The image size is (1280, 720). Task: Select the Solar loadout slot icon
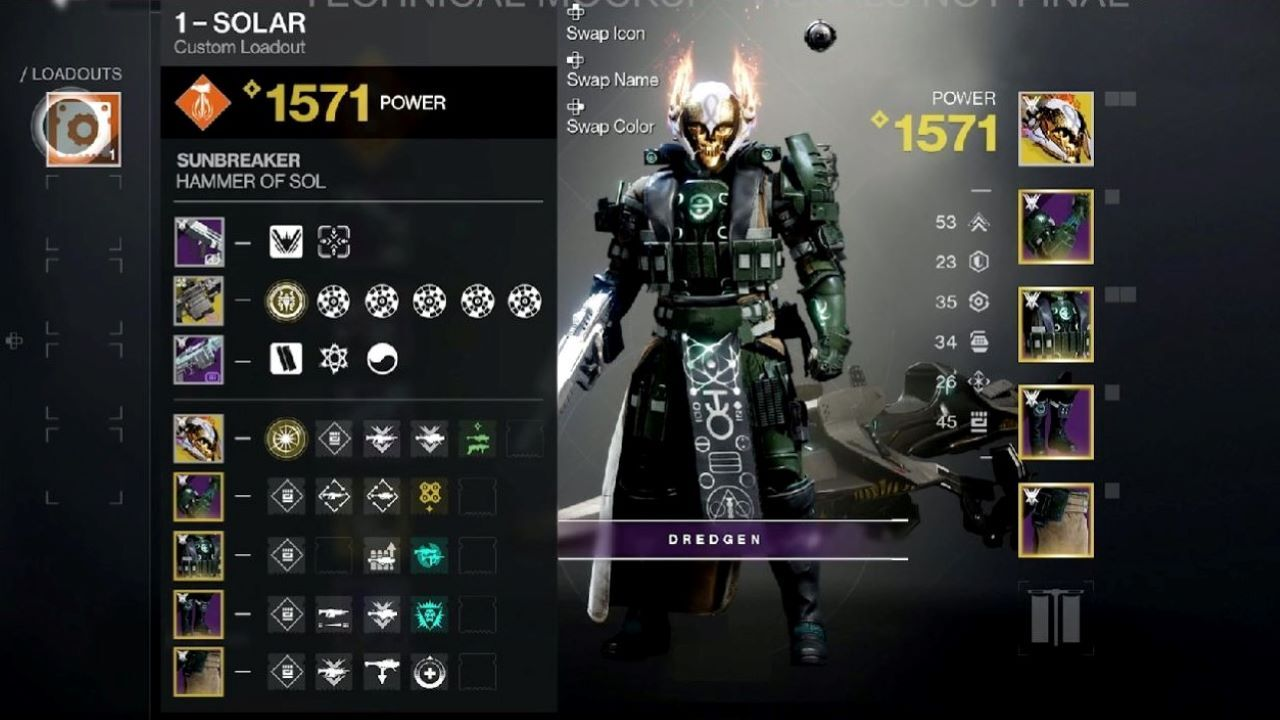pos(83,129)
